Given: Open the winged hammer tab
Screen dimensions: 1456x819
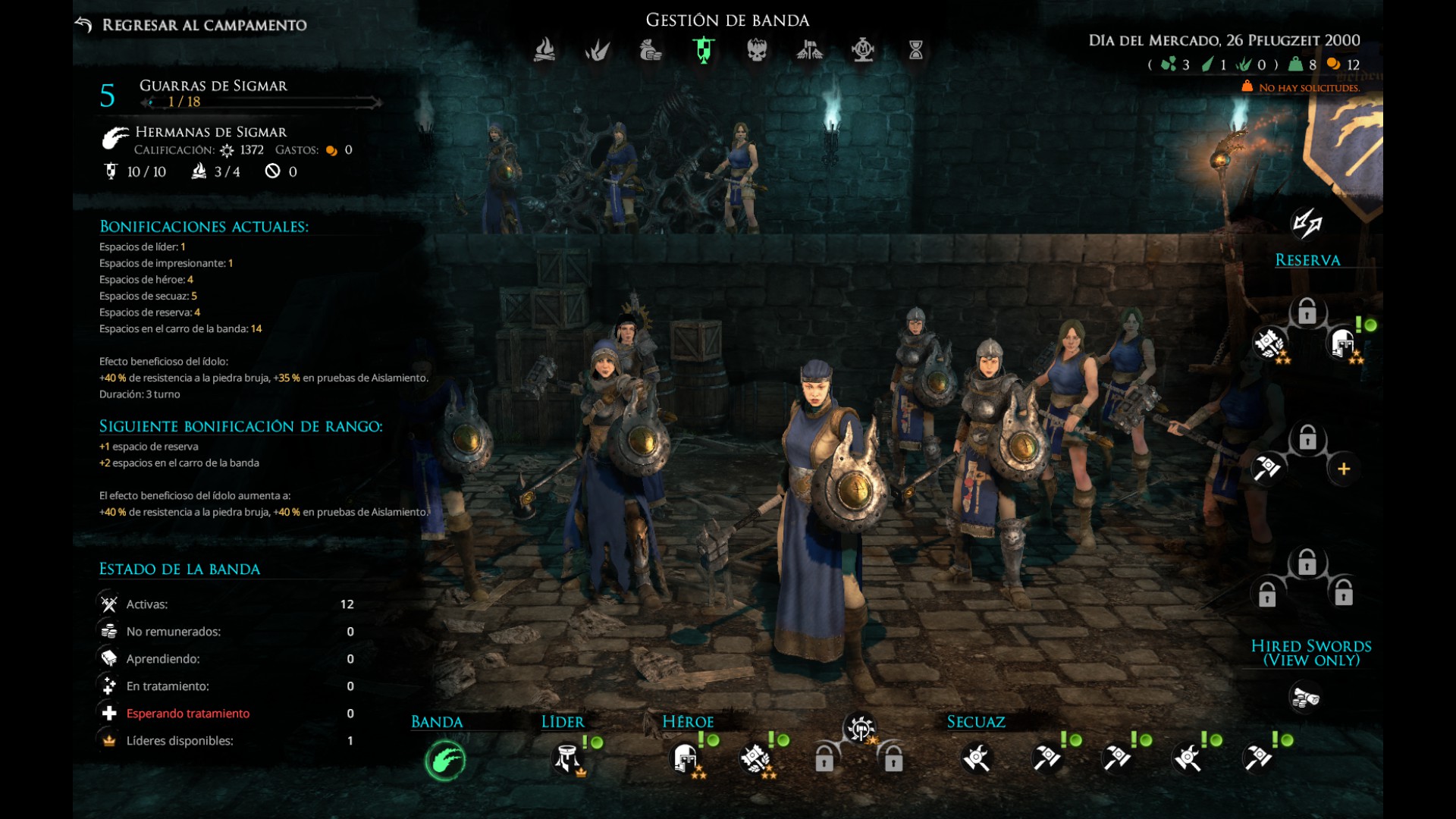Looking at the screenshot, I should tap(809, 50).
